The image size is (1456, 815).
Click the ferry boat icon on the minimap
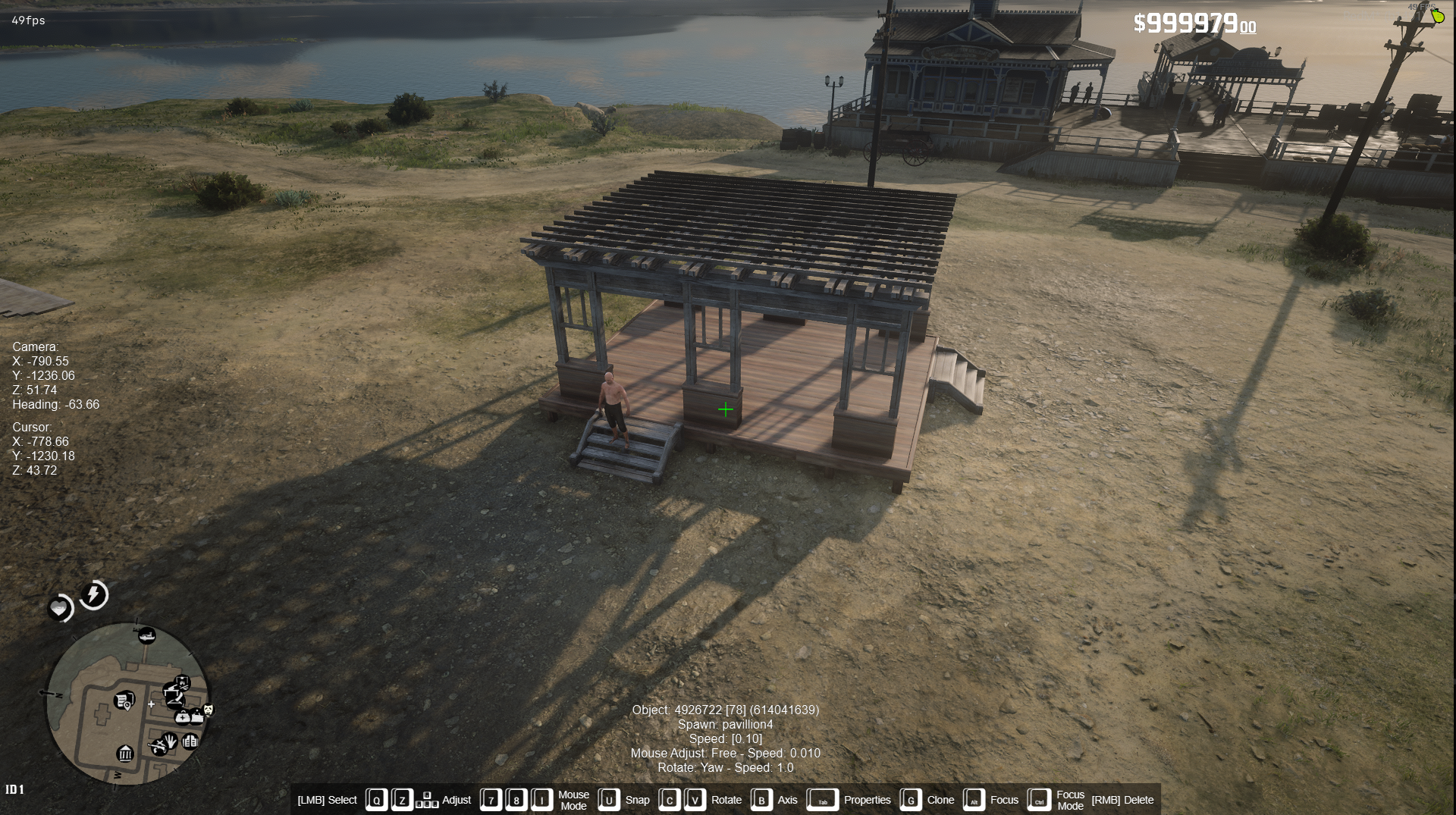(x=146, y=636)
